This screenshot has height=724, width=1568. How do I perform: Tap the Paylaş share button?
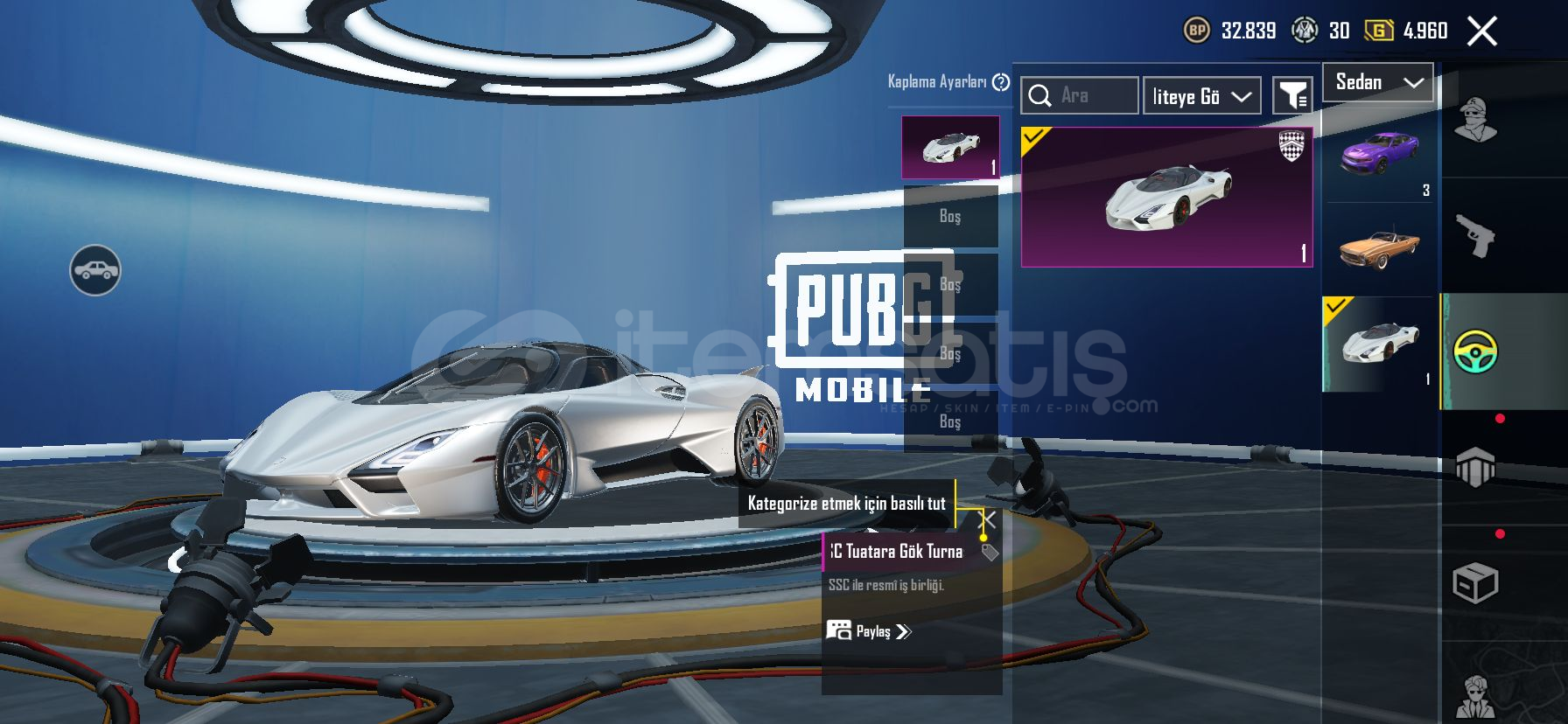pyautogui.click(x=869, y=631)
